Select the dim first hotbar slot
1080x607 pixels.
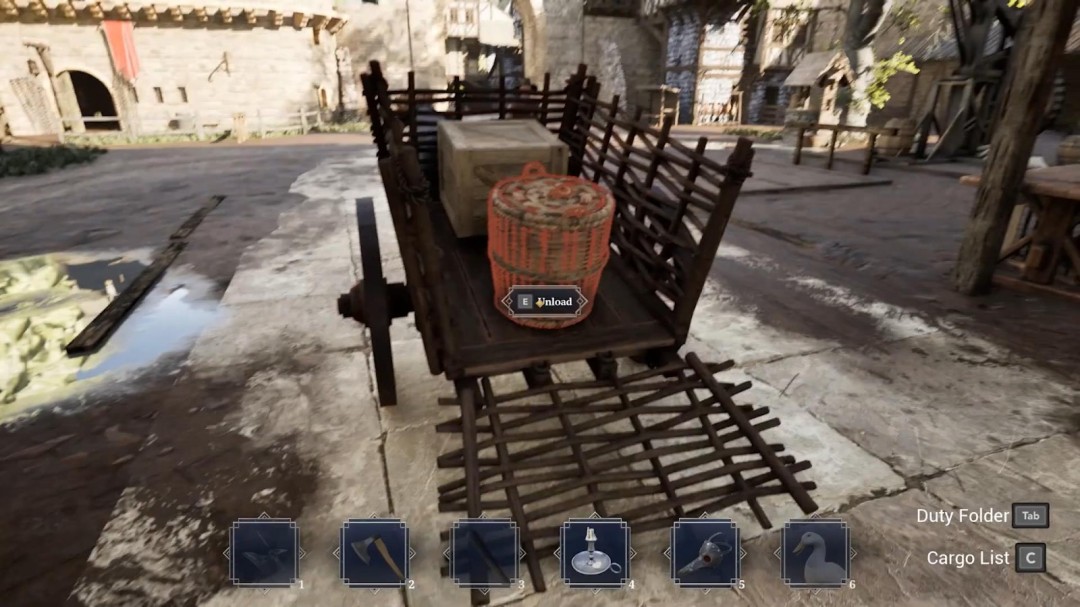click(264, 553)
